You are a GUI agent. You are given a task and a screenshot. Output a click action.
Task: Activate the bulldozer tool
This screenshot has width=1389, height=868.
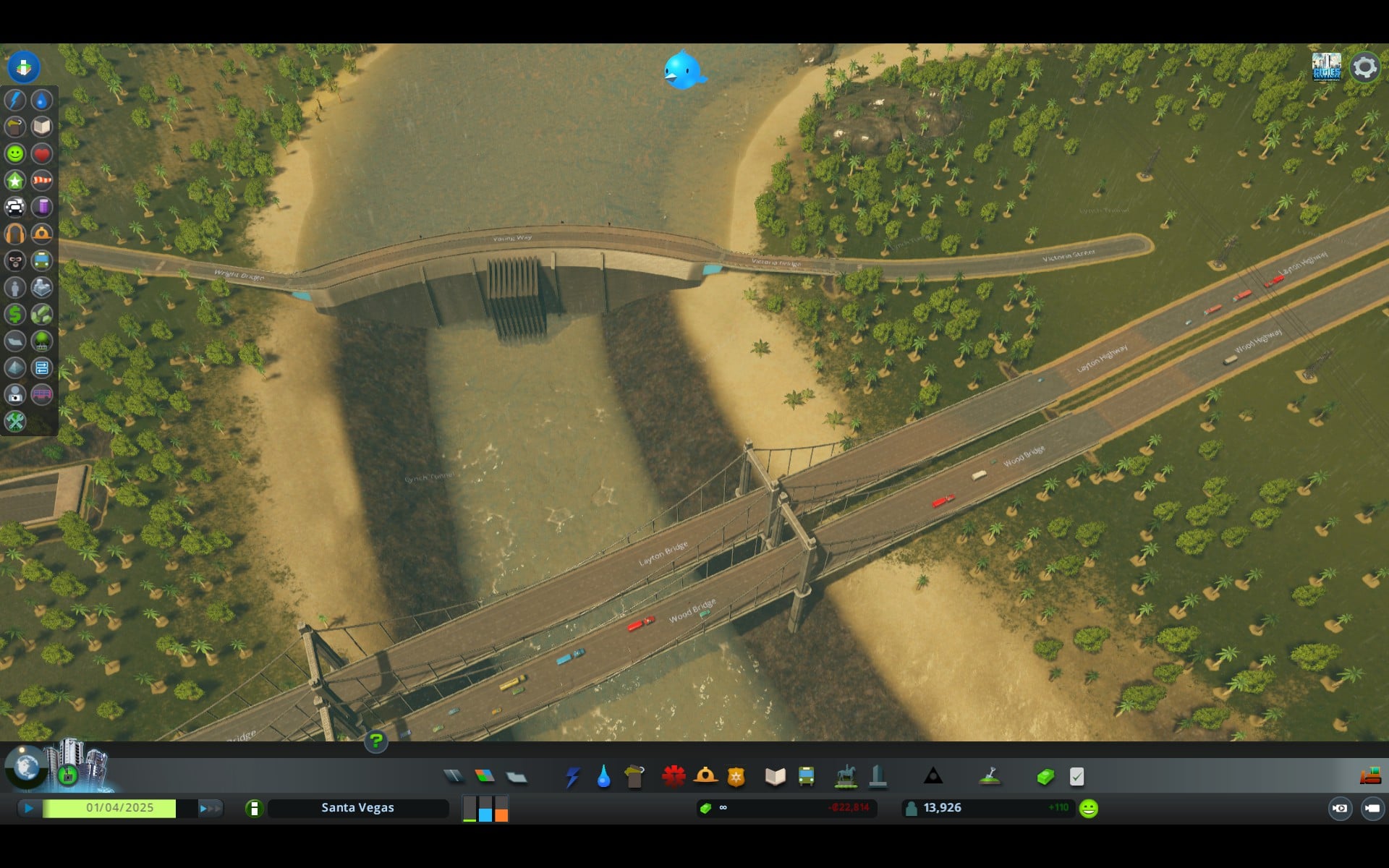[1369, 777]
